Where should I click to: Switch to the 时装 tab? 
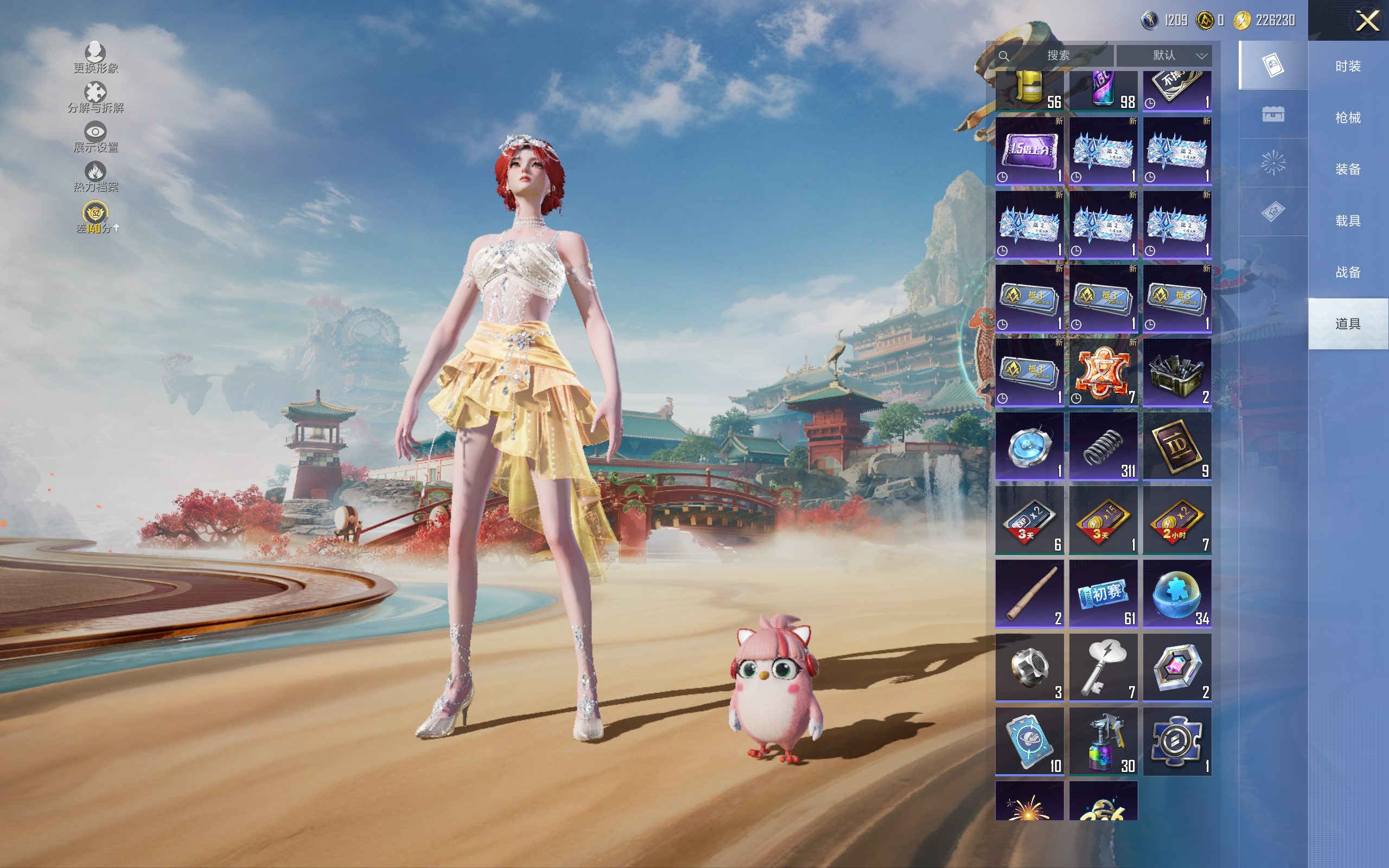pos(1347,67)
